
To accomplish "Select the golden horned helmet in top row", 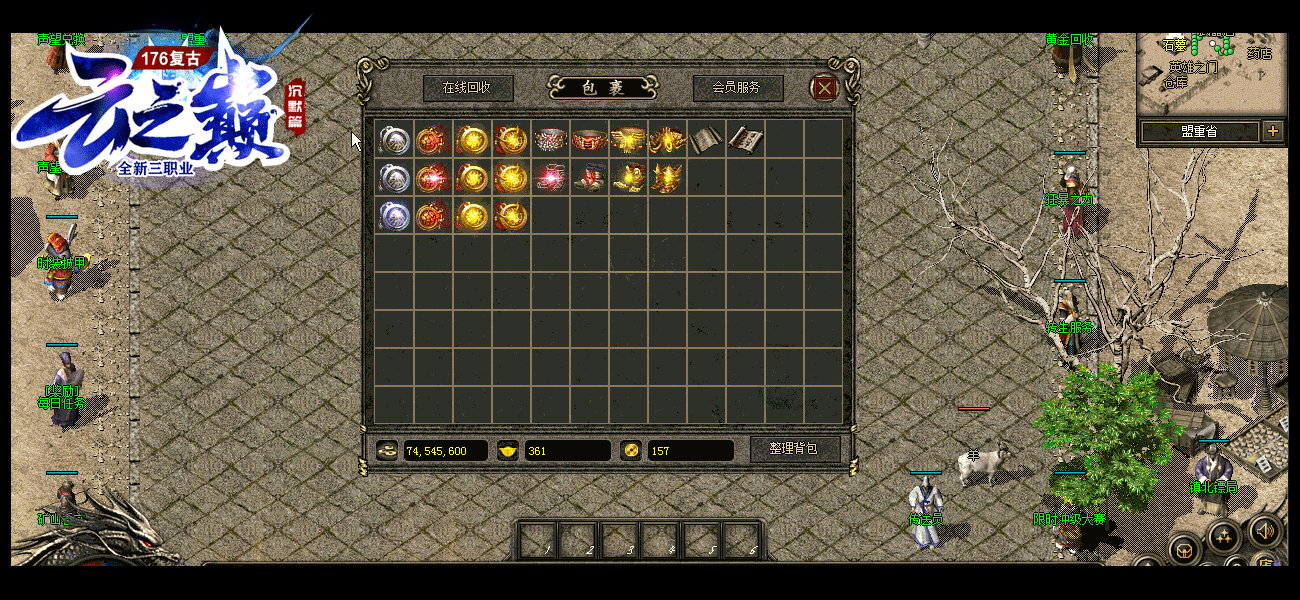I will [667, 139].
